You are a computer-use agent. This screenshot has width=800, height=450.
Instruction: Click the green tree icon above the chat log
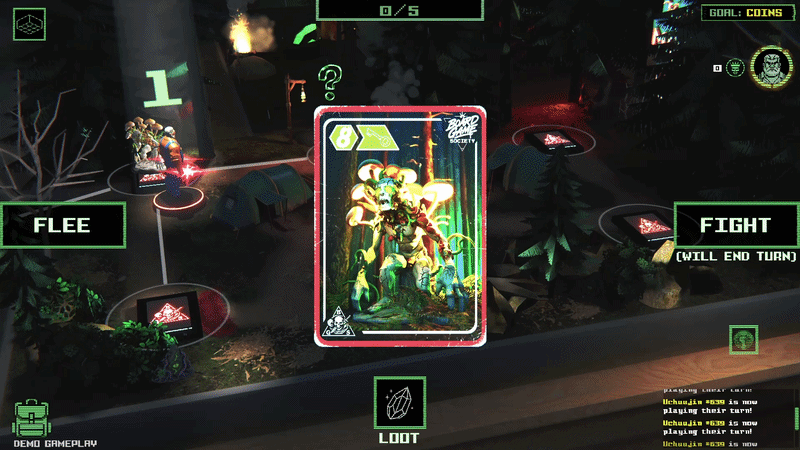[743, 339]
